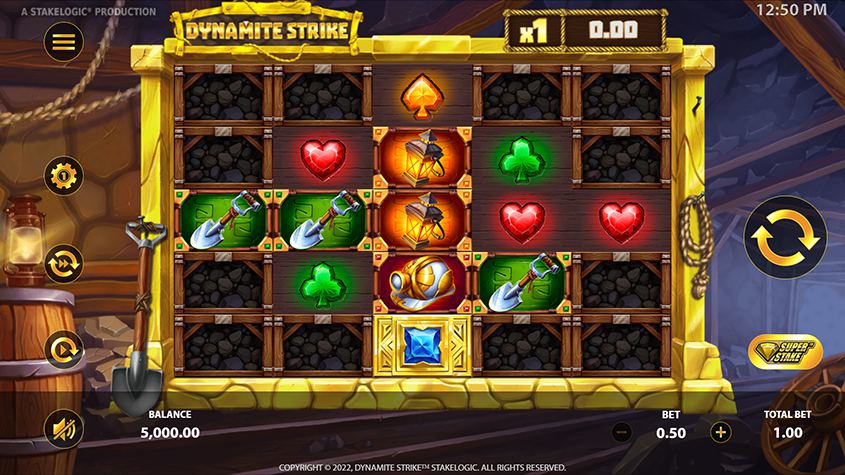Decrease the bet with the minus button
845x475 pixels.
point(621,432)
